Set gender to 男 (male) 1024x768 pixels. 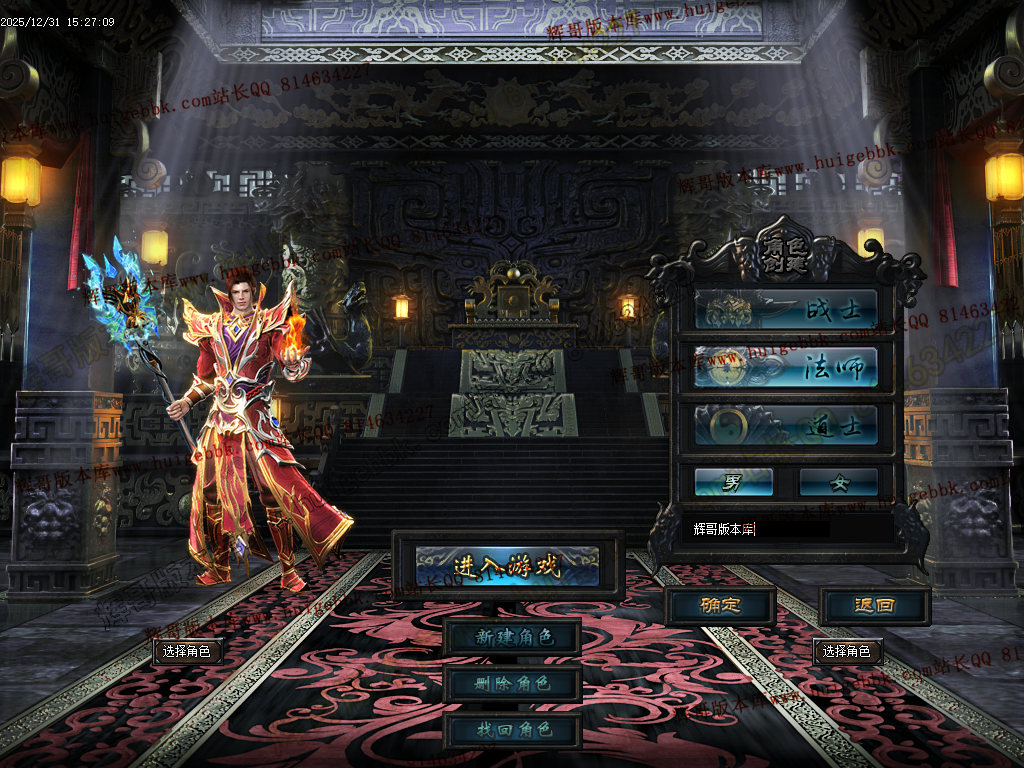(734, 482)
